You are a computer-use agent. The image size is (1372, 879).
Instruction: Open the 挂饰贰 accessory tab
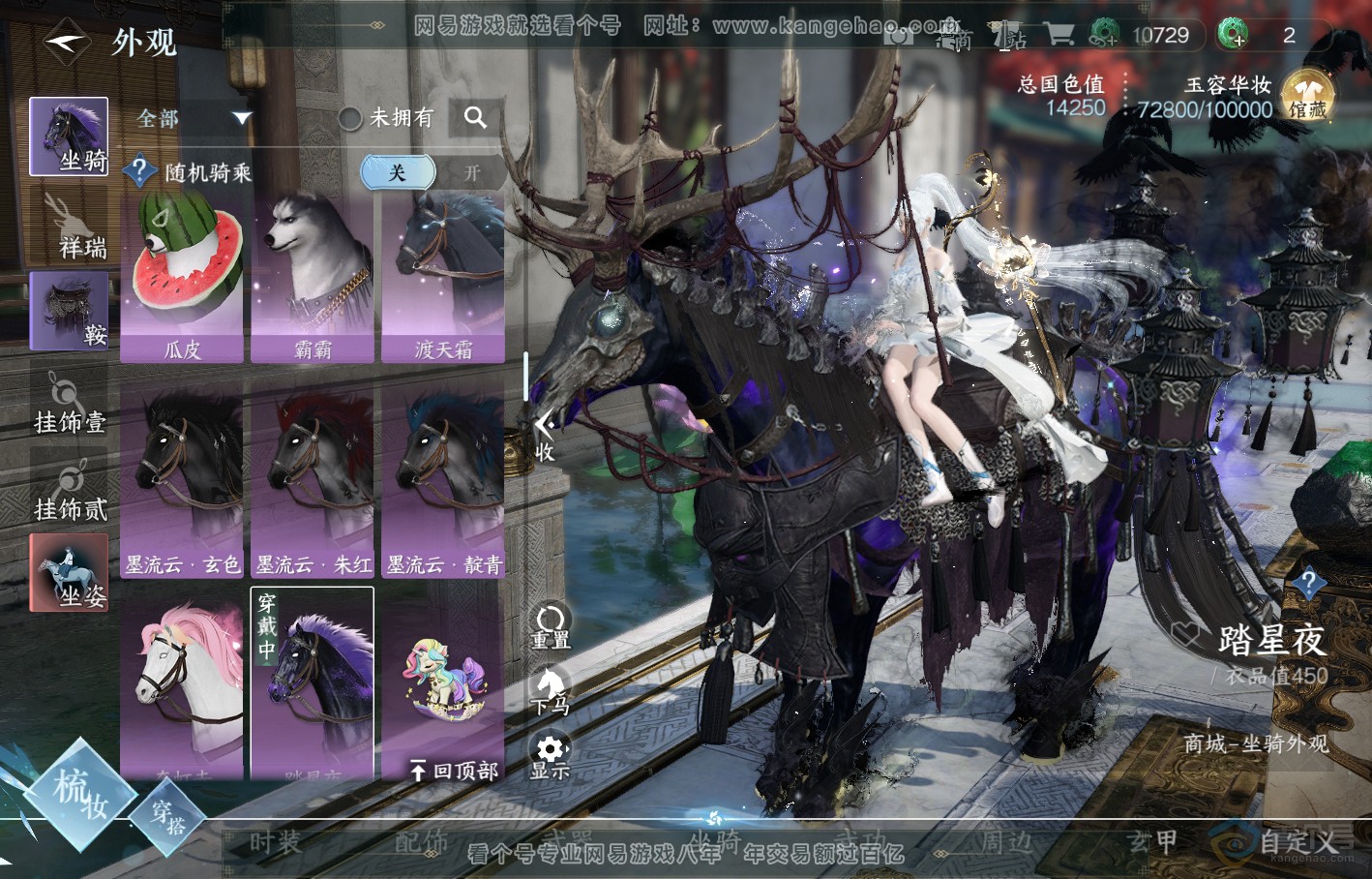[69, 489]
